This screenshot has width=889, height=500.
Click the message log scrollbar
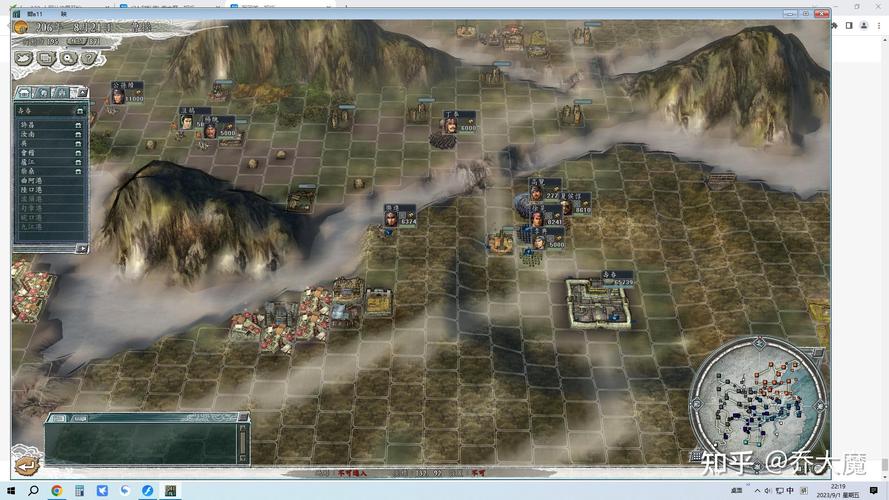click(243, 441)
